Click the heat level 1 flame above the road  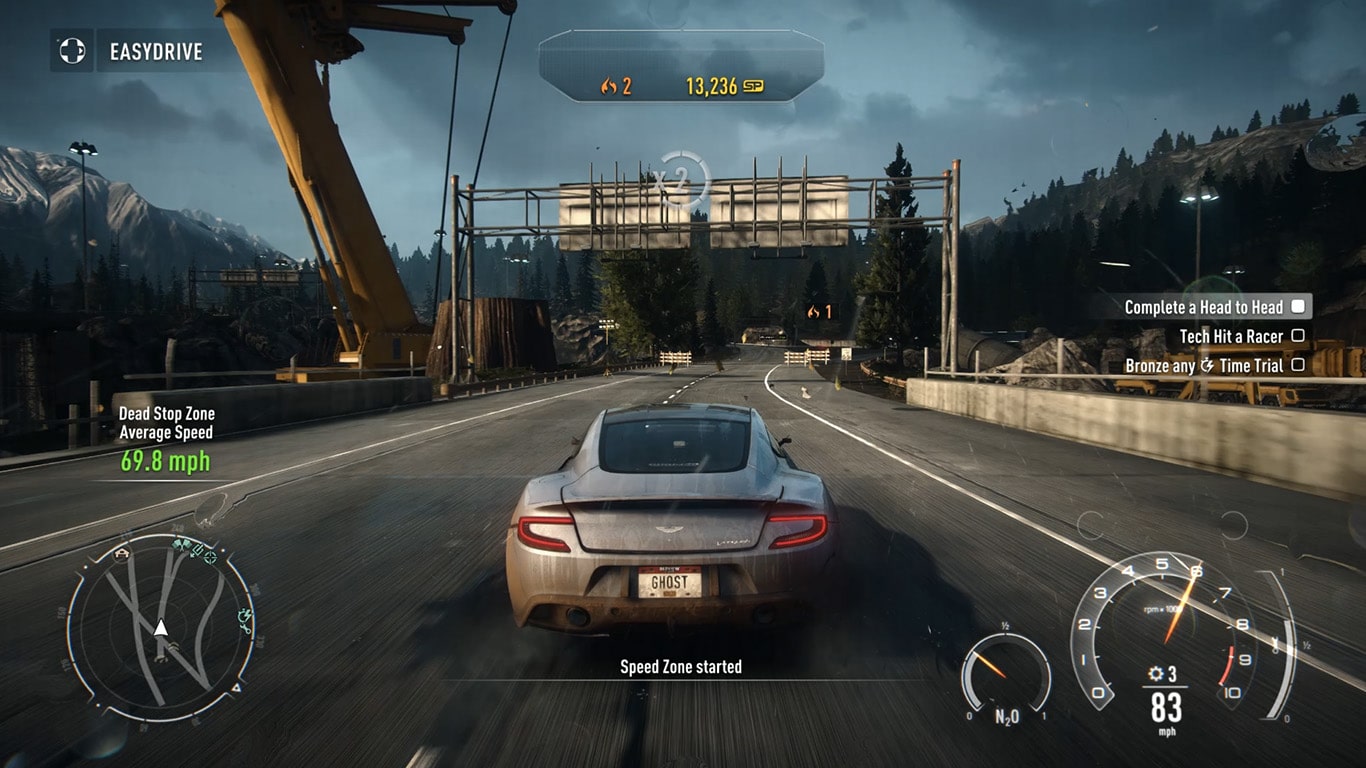tap(812, 313)
